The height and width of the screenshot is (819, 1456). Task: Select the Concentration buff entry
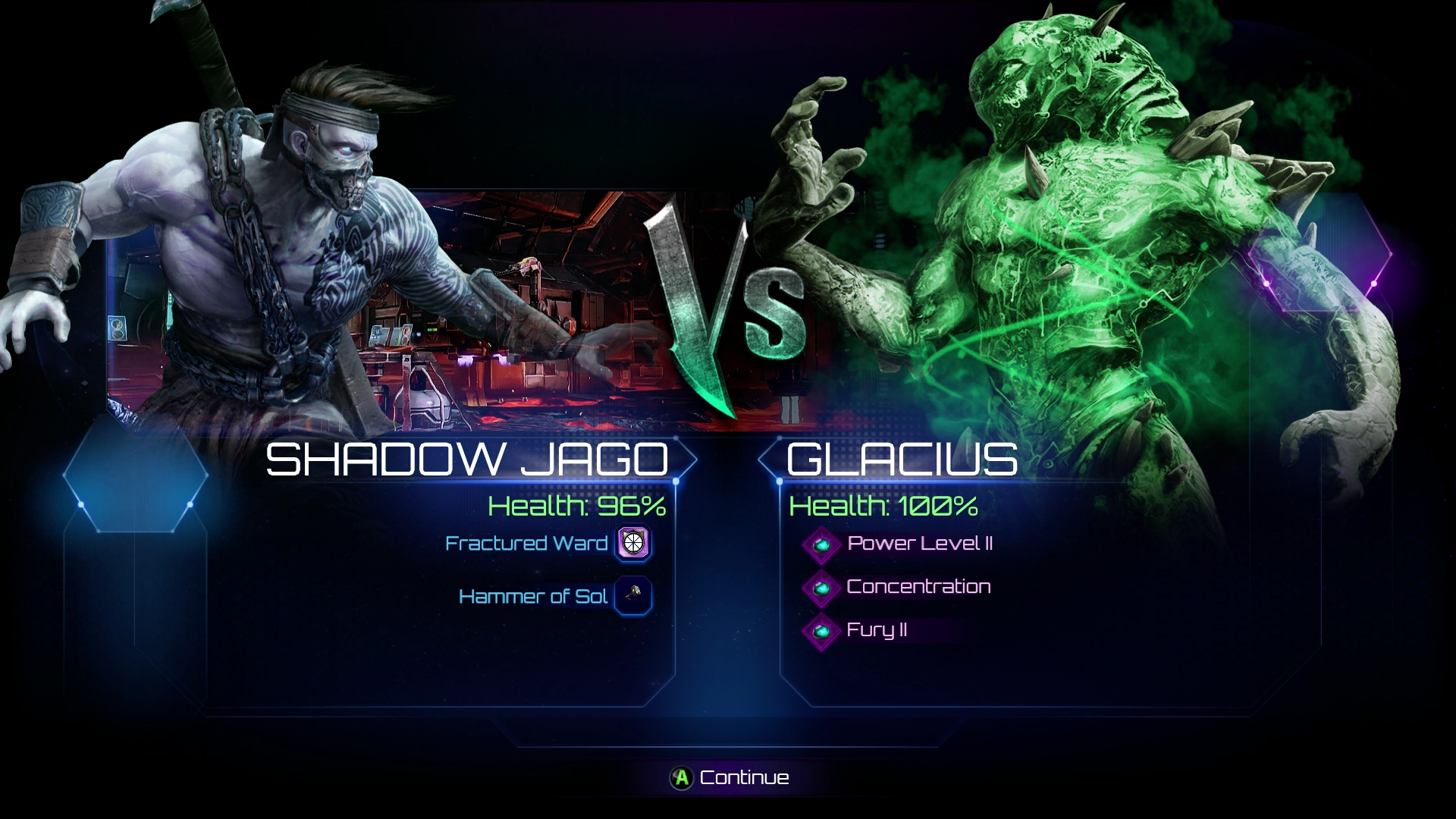coord(918,586)
